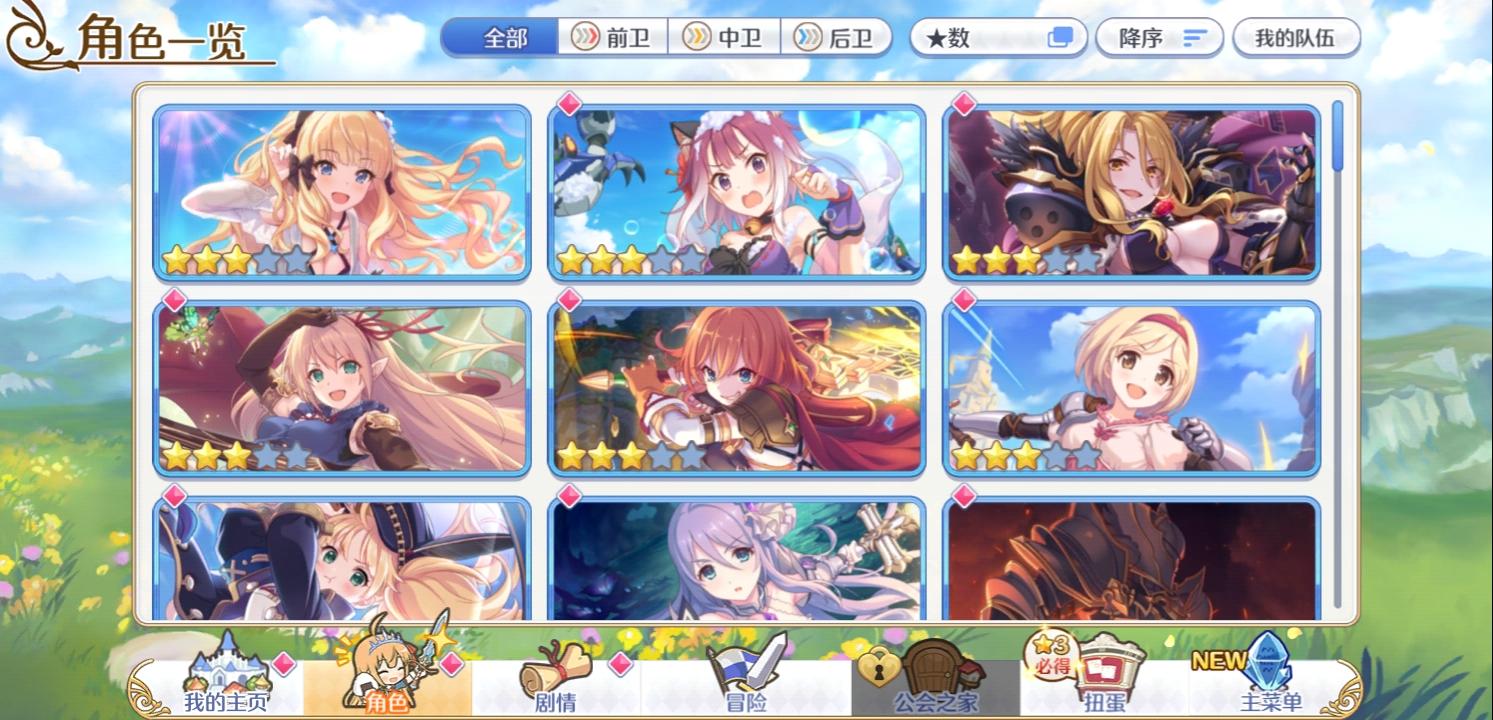
Task: Open the ★数 star sorting dropdown
Action: click(x=975, y=38)
